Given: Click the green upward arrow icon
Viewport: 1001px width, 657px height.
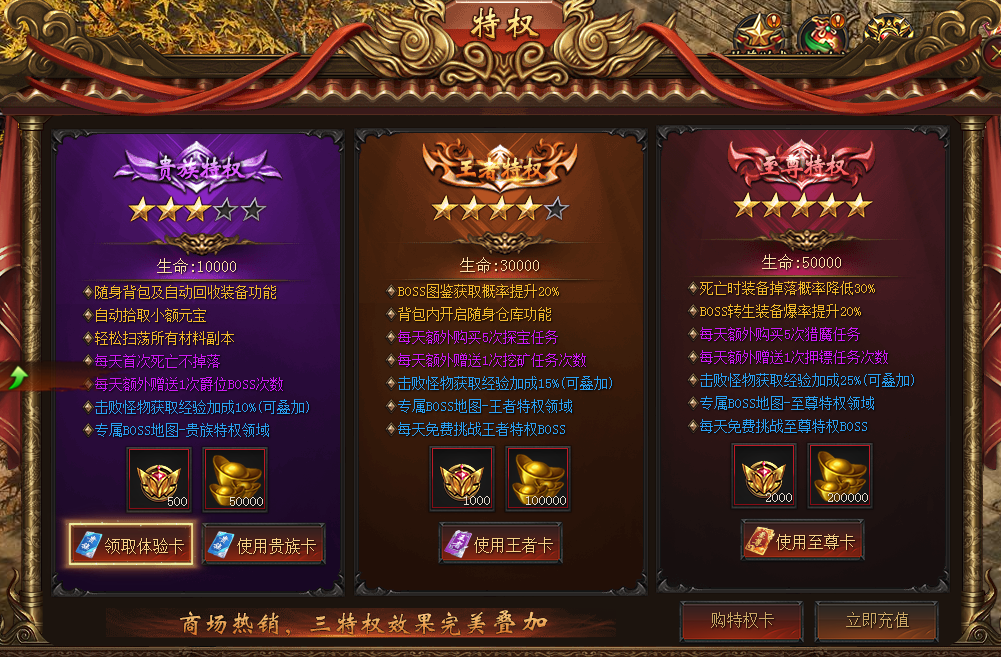Looking at the screenshot, I should (x=17, y=378).
